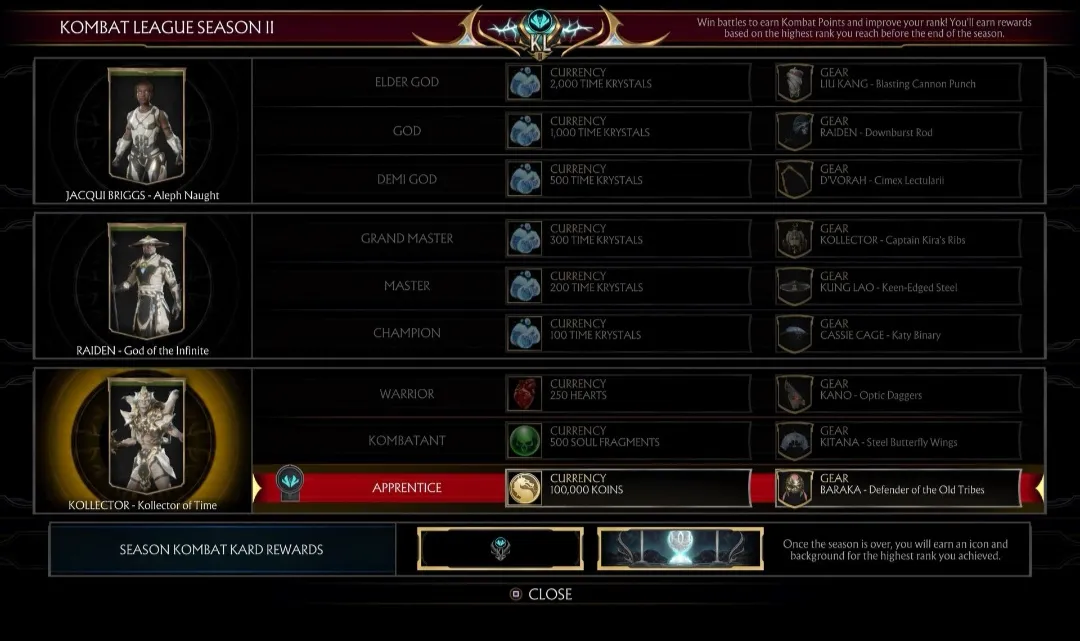Choose the 100,000 Koins currency reward
This screenshot has width=1080, height=641.
point(628,488)
